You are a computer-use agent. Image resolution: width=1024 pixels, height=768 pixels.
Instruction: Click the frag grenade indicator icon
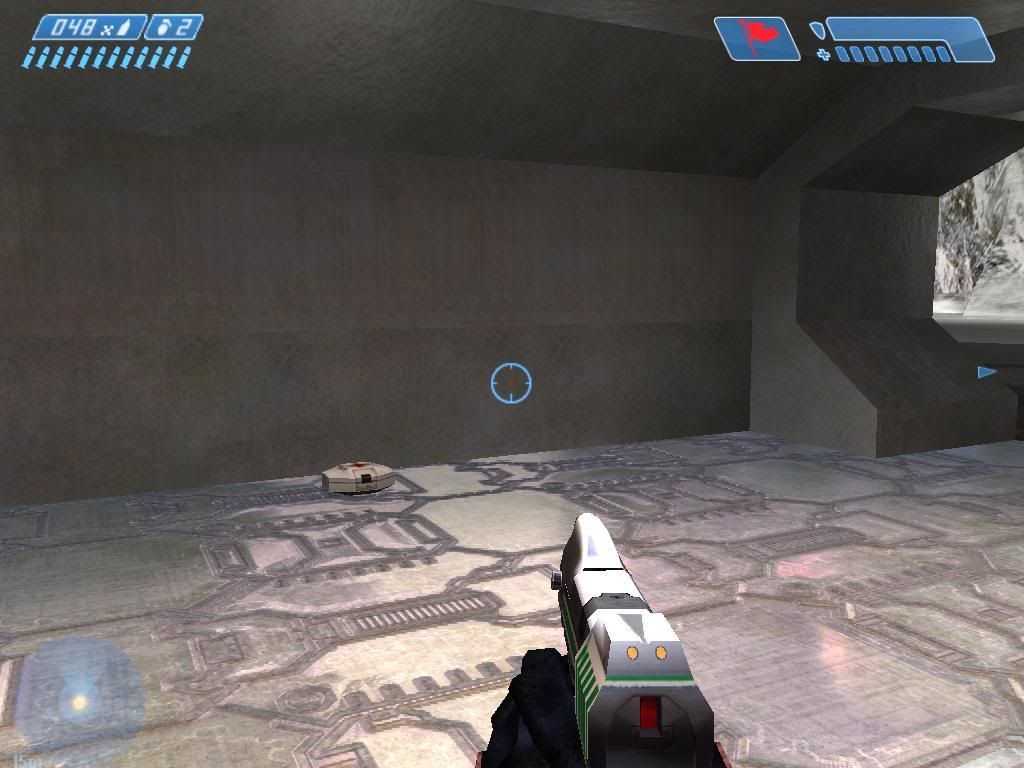point(163,27)
